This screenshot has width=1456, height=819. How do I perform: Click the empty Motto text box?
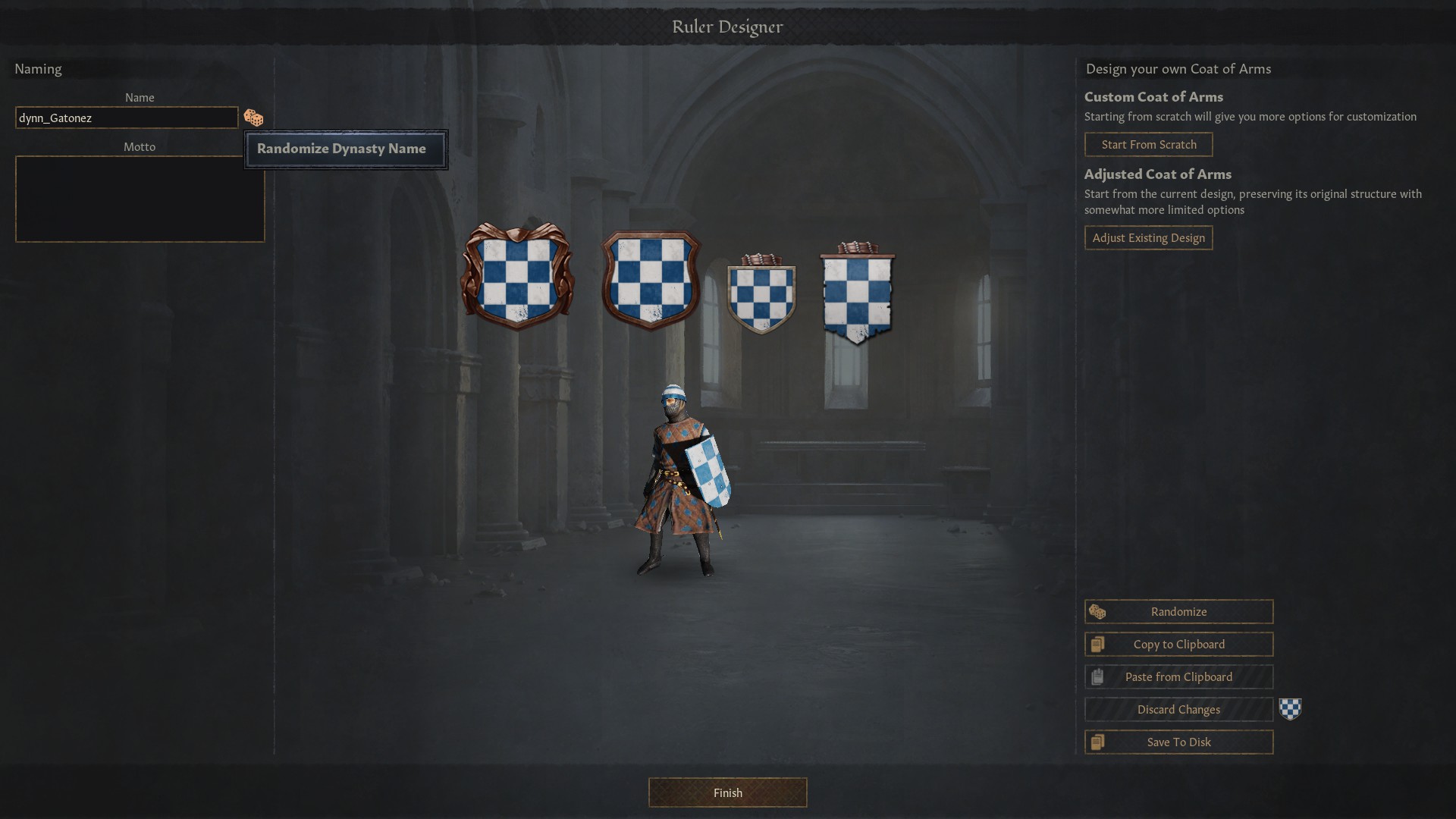(139, 199)
